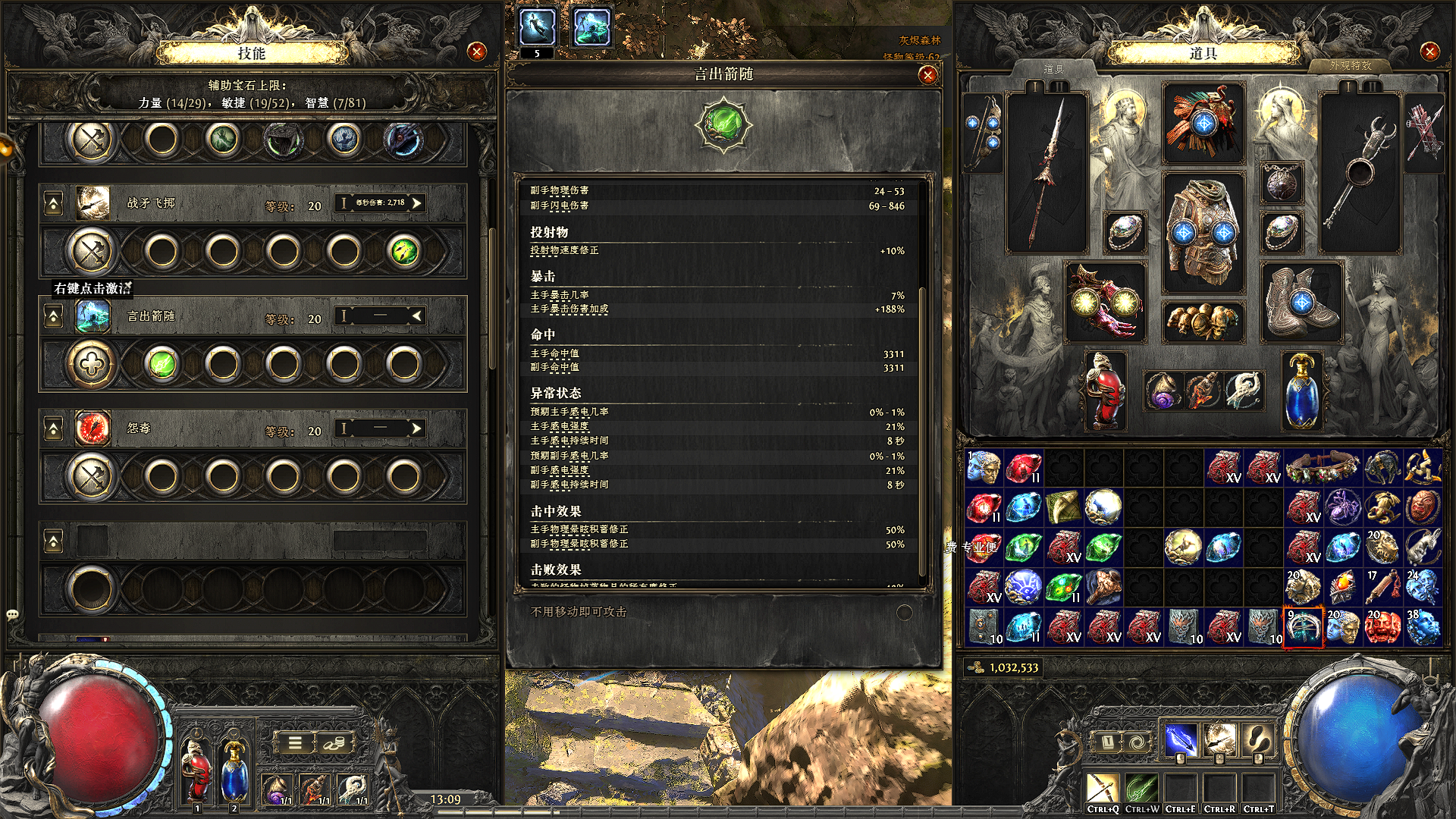Viewport: 1456px width, 819px height.
Task: Select the 怨毒 red eye skill icon
Action: click(93, 428)
